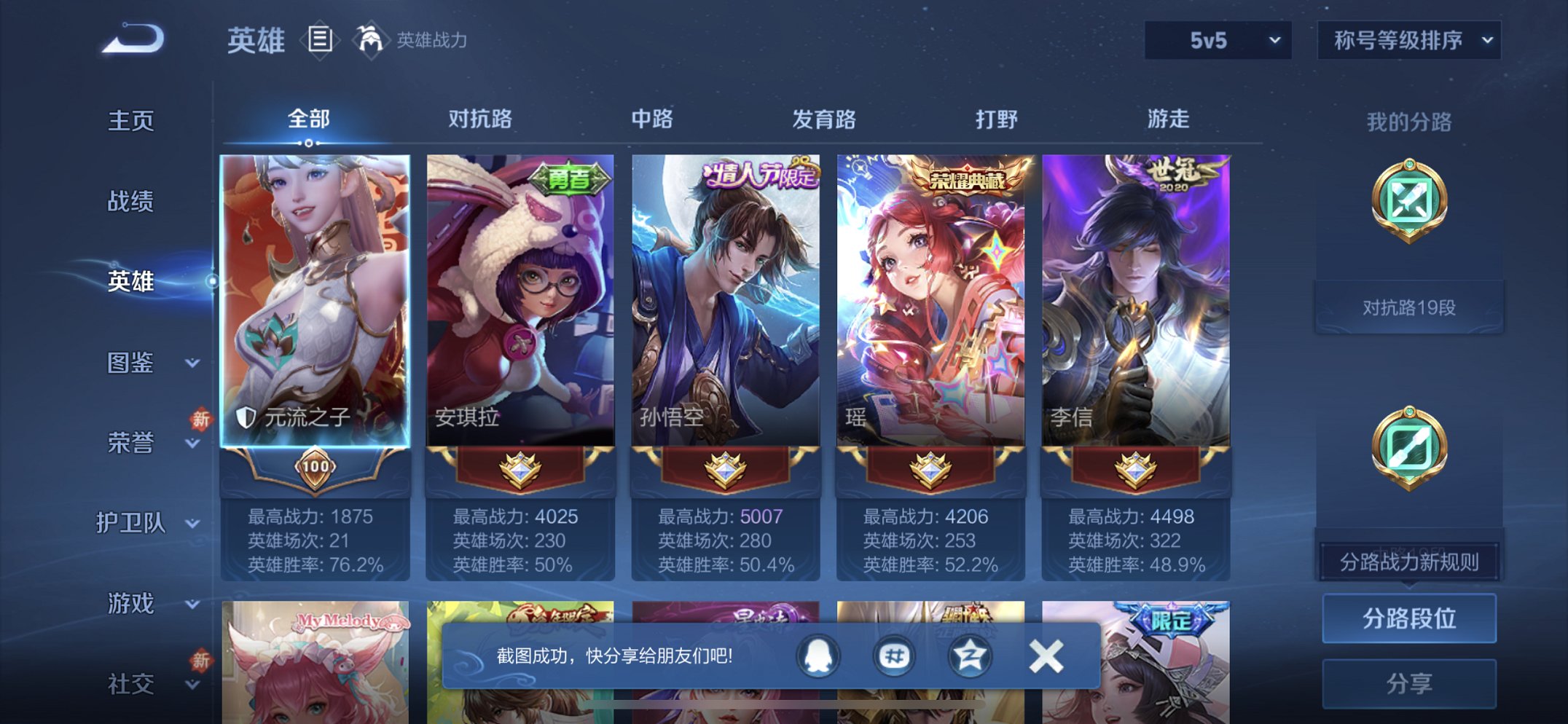Click the 分享 button on the right
1568x724 pixels.
point(1408,681)
